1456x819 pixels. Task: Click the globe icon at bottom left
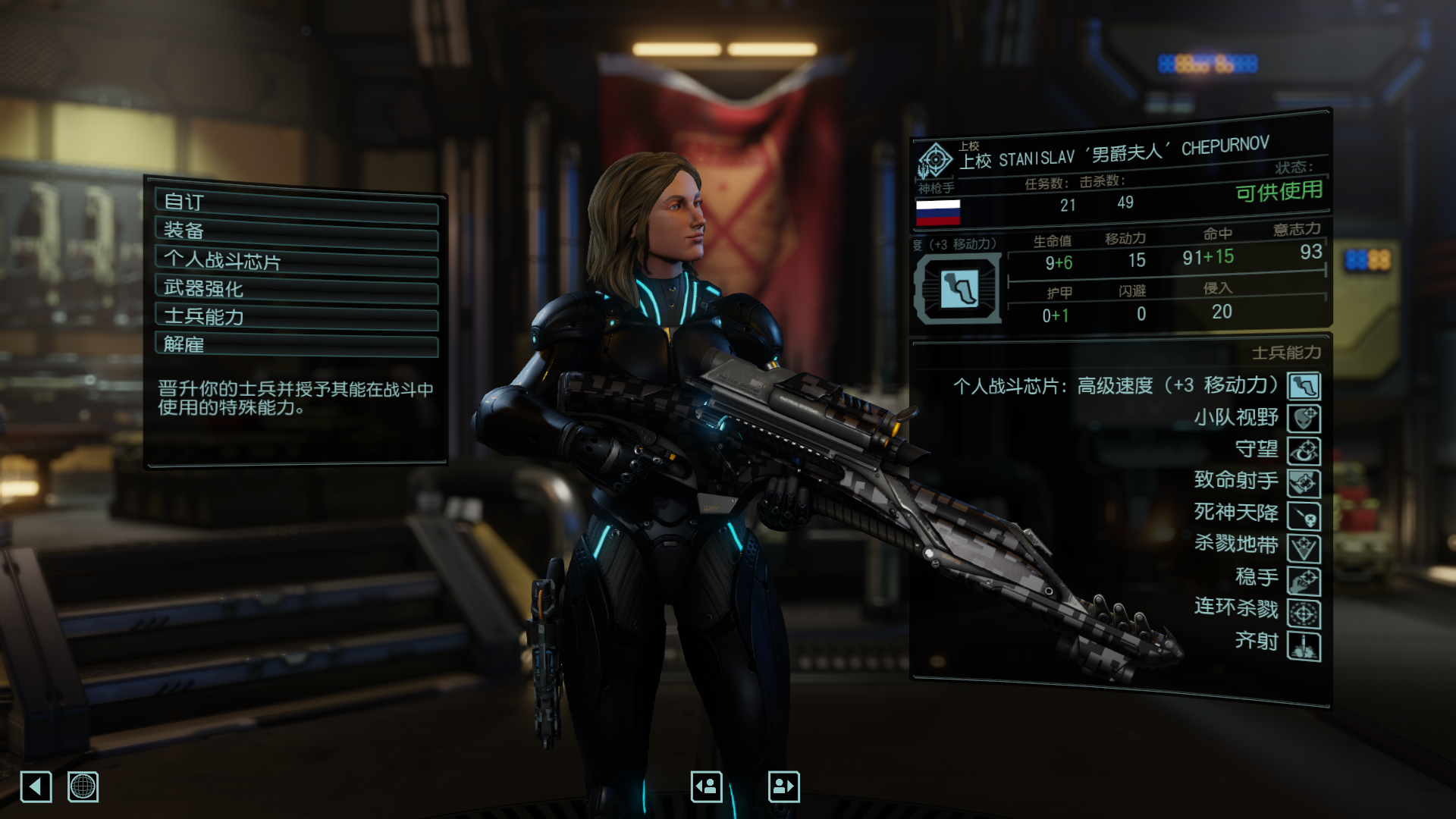coord(83,787)
